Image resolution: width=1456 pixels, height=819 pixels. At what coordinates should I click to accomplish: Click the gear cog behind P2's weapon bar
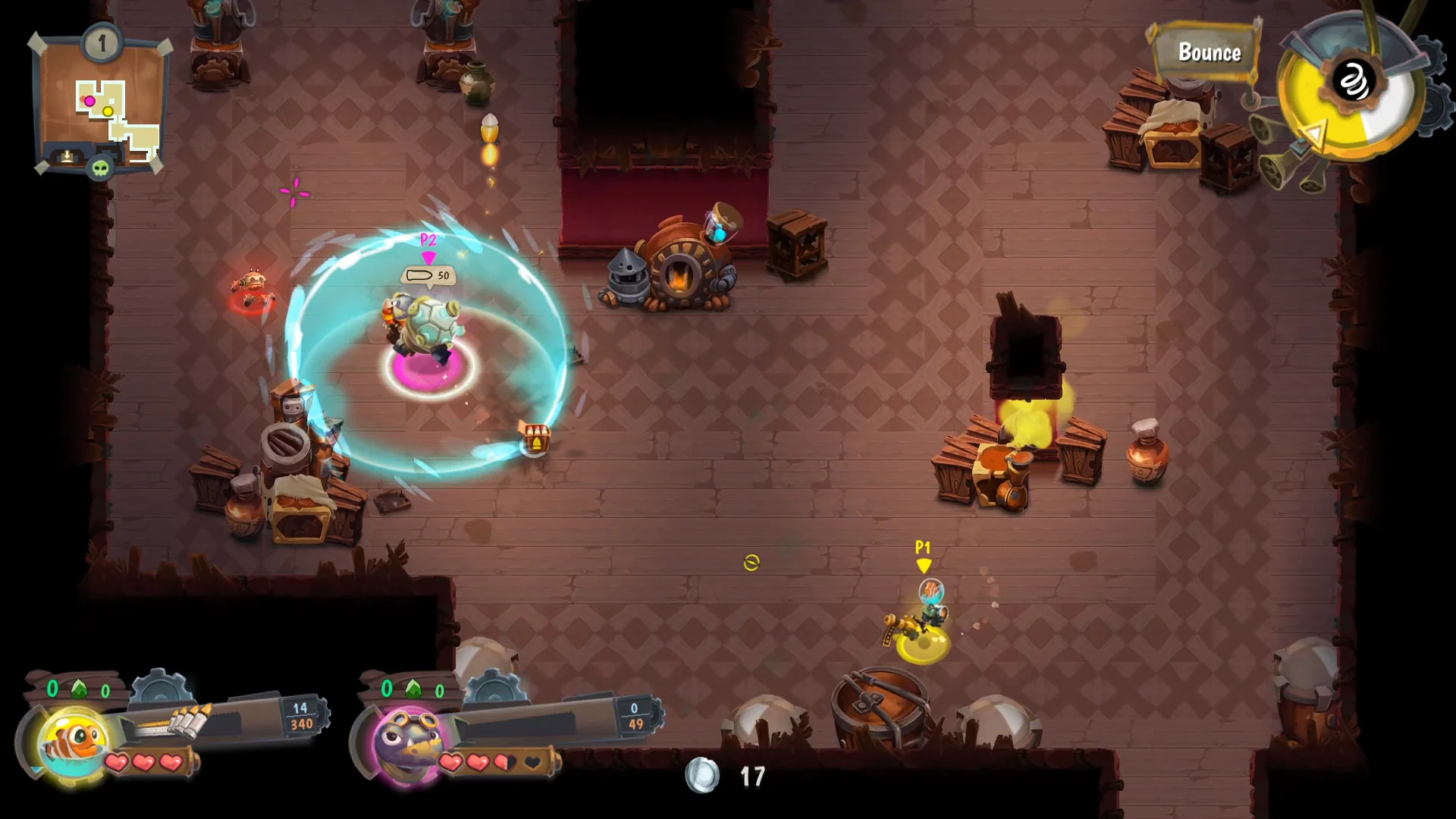(496, 689)
